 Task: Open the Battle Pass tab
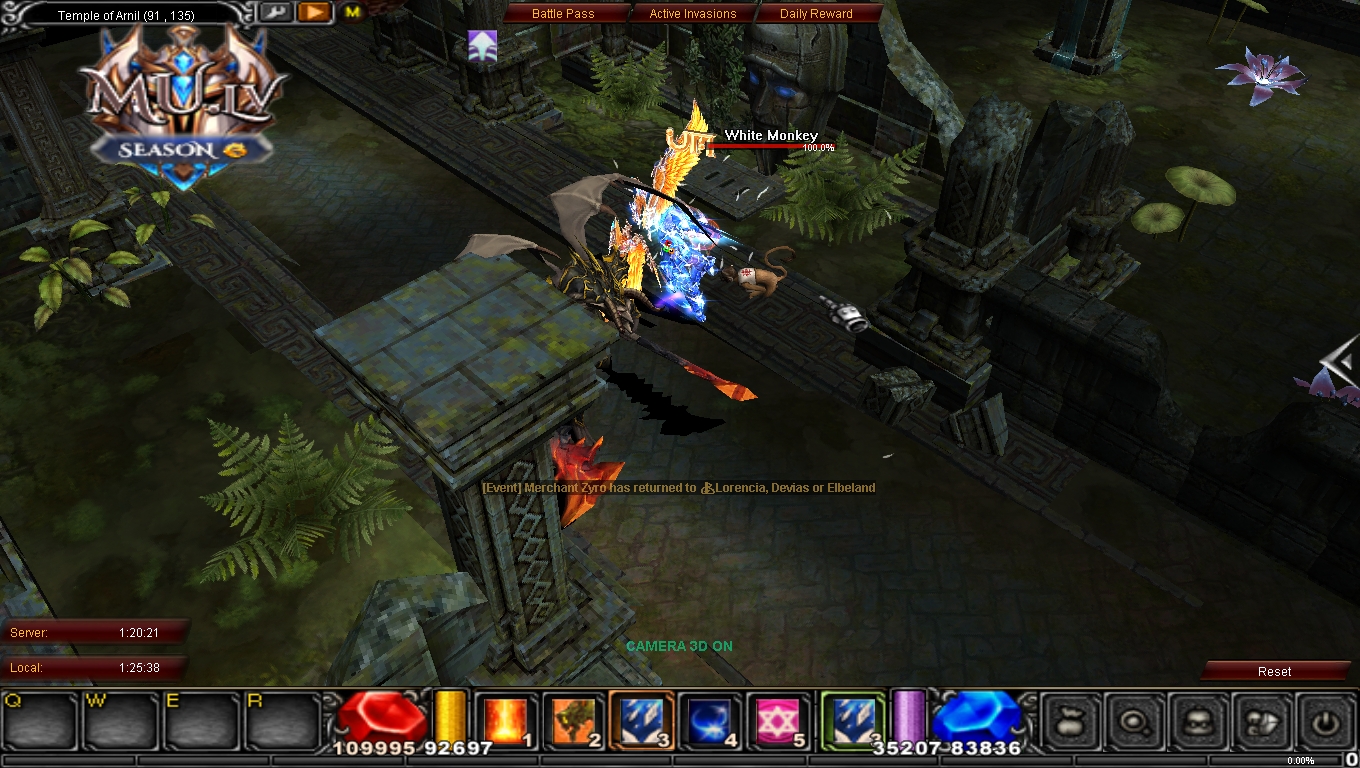(x=566, y=13)
